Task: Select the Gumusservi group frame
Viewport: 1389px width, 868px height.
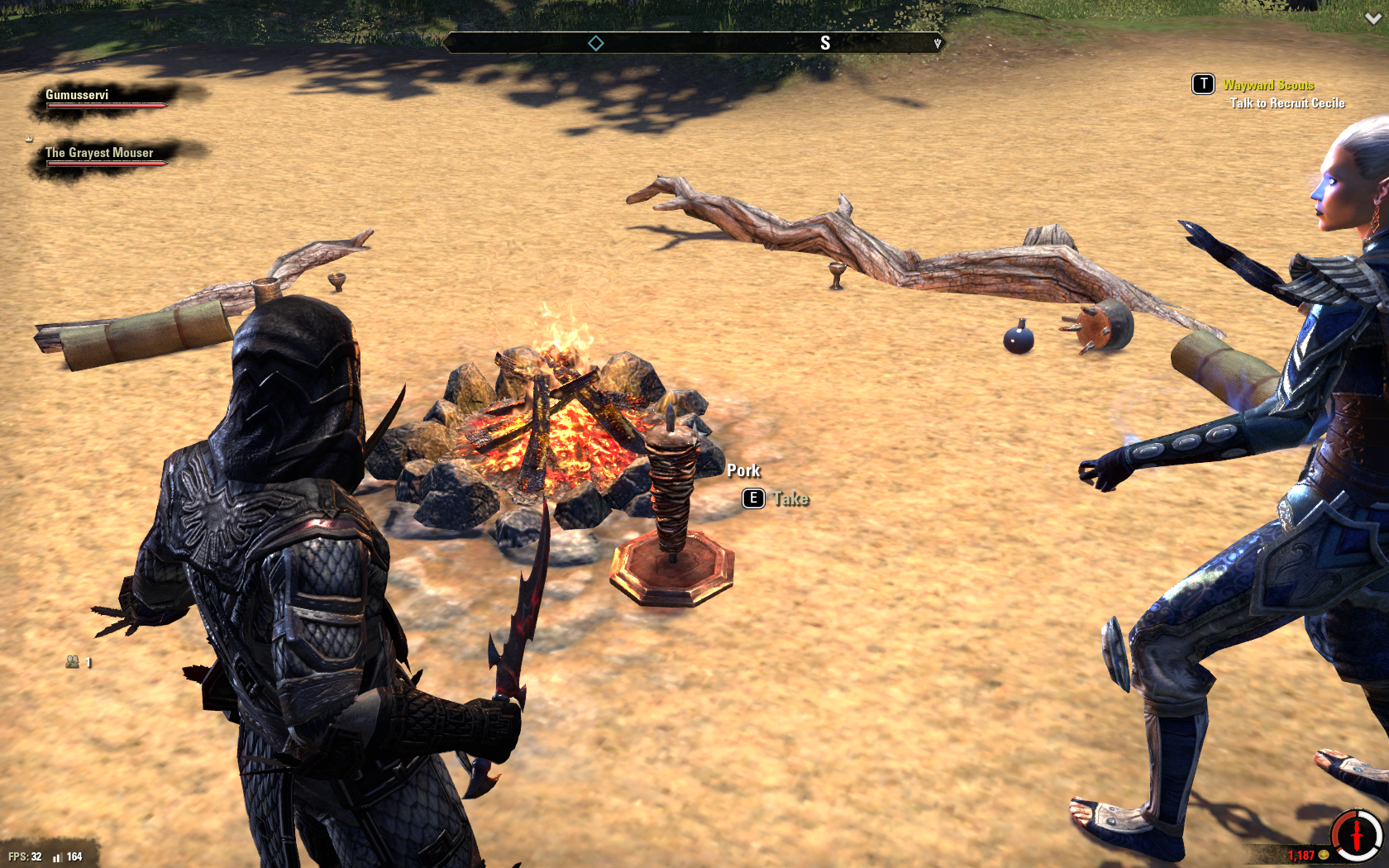Action: click(78, 95)
